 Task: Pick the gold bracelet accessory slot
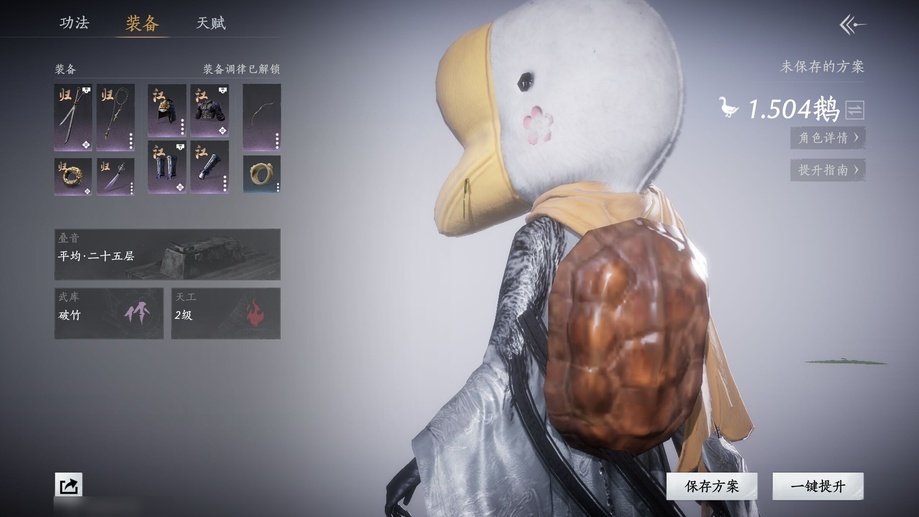(x=73, y=176)
